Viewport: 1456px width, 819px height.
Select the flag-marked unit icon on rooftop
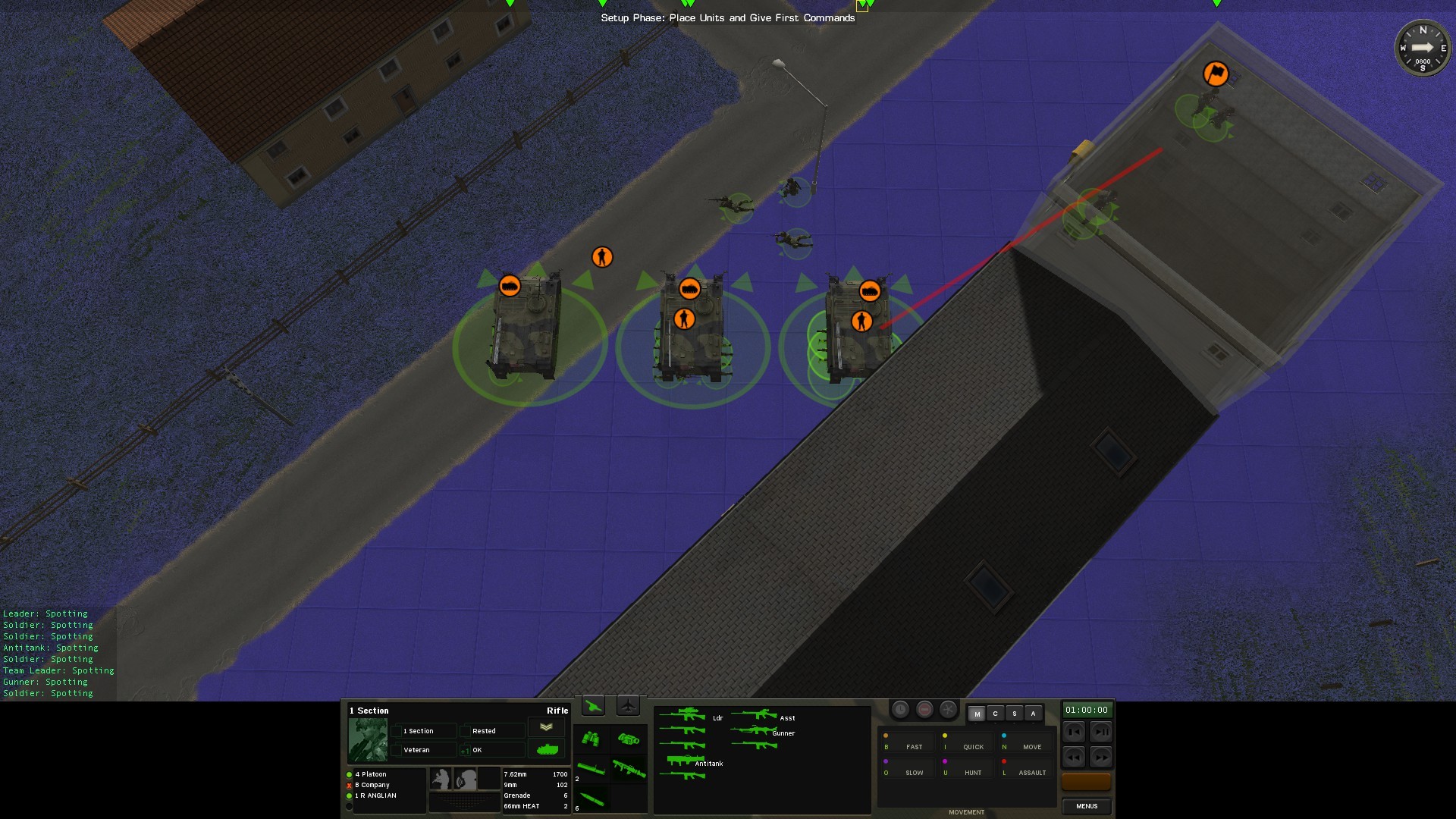[x=1216, y=74]
